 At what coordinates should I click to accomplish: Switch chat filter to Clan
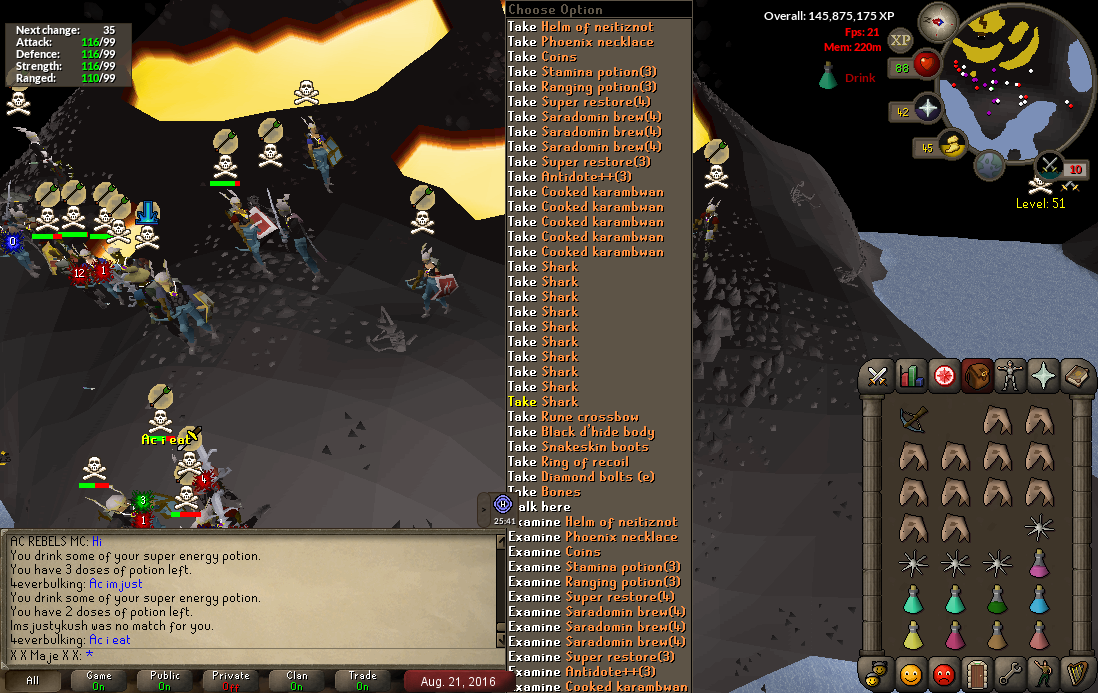297,681
